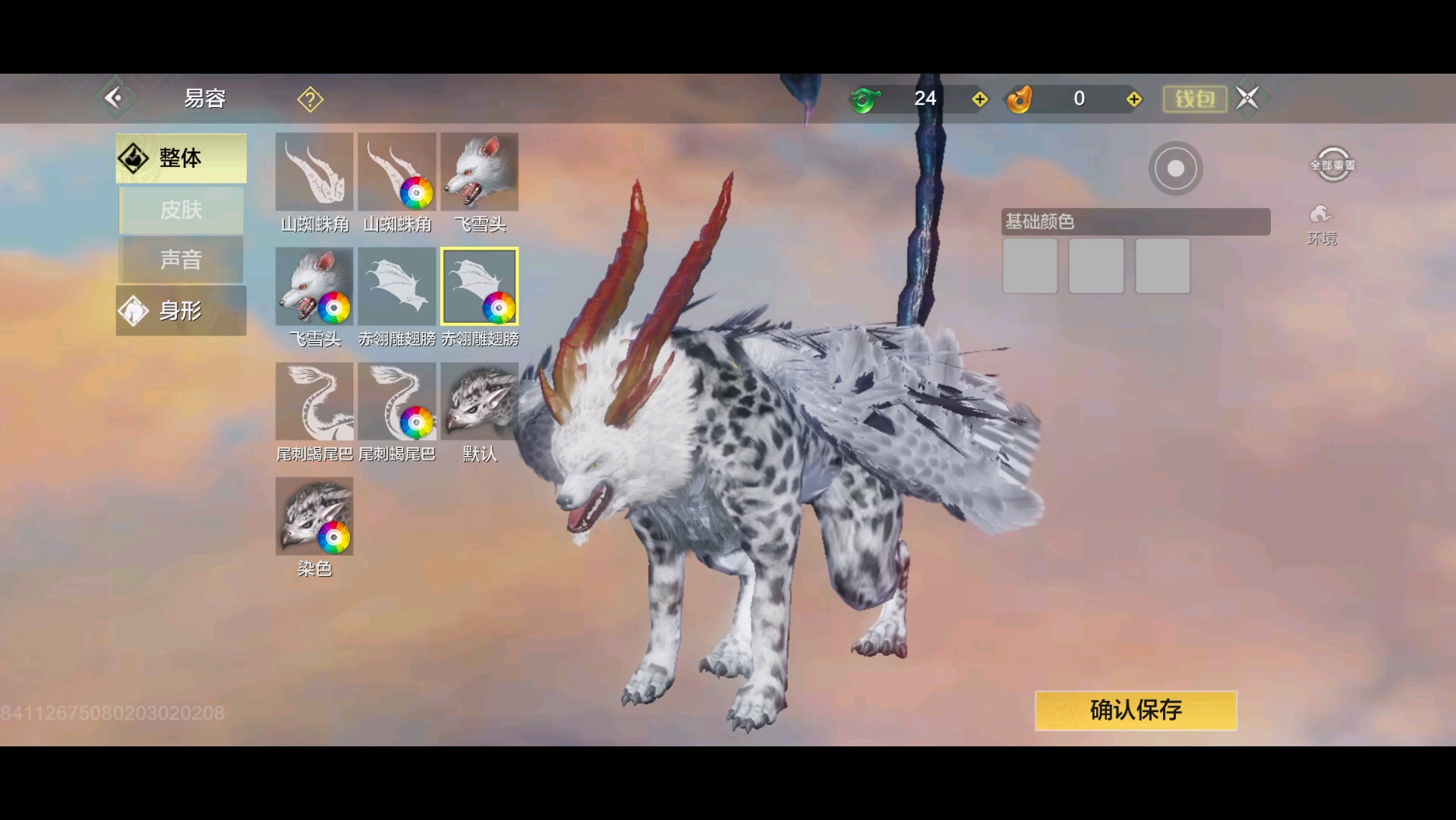This screenshot has height=820, width=1456.
Task: Open the question mark help icon
Action: [x=310, y=99]
